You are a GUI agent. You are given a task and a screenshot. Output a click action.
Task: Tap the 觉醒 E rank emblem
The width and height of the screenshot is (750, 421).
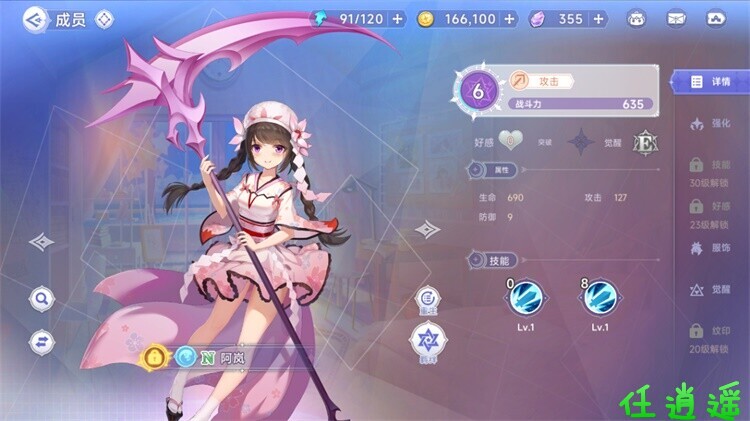tap(646, 142)
